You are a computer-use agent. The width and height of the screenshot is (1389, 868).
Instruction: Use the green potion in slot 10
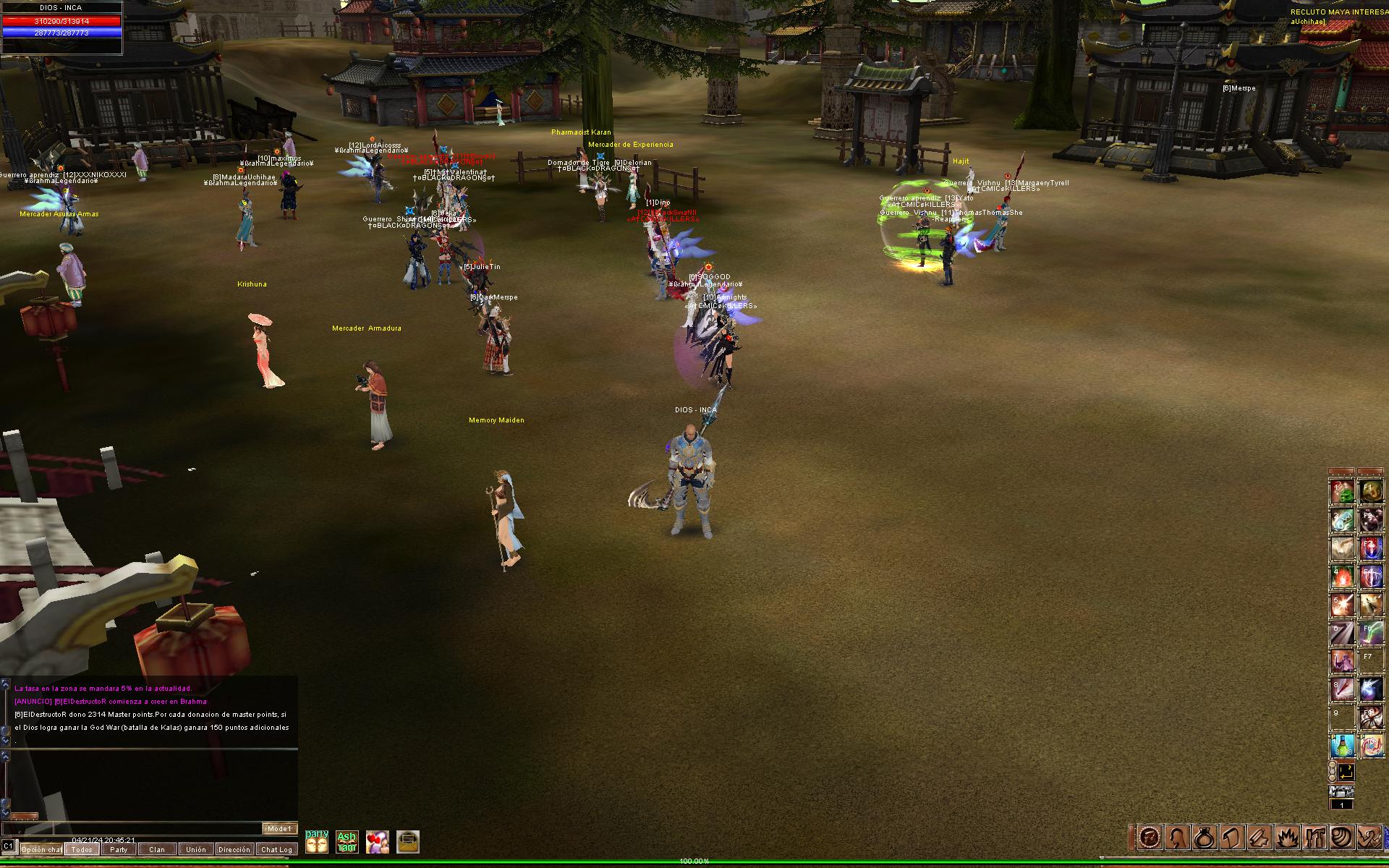[x=1343, y=746]
